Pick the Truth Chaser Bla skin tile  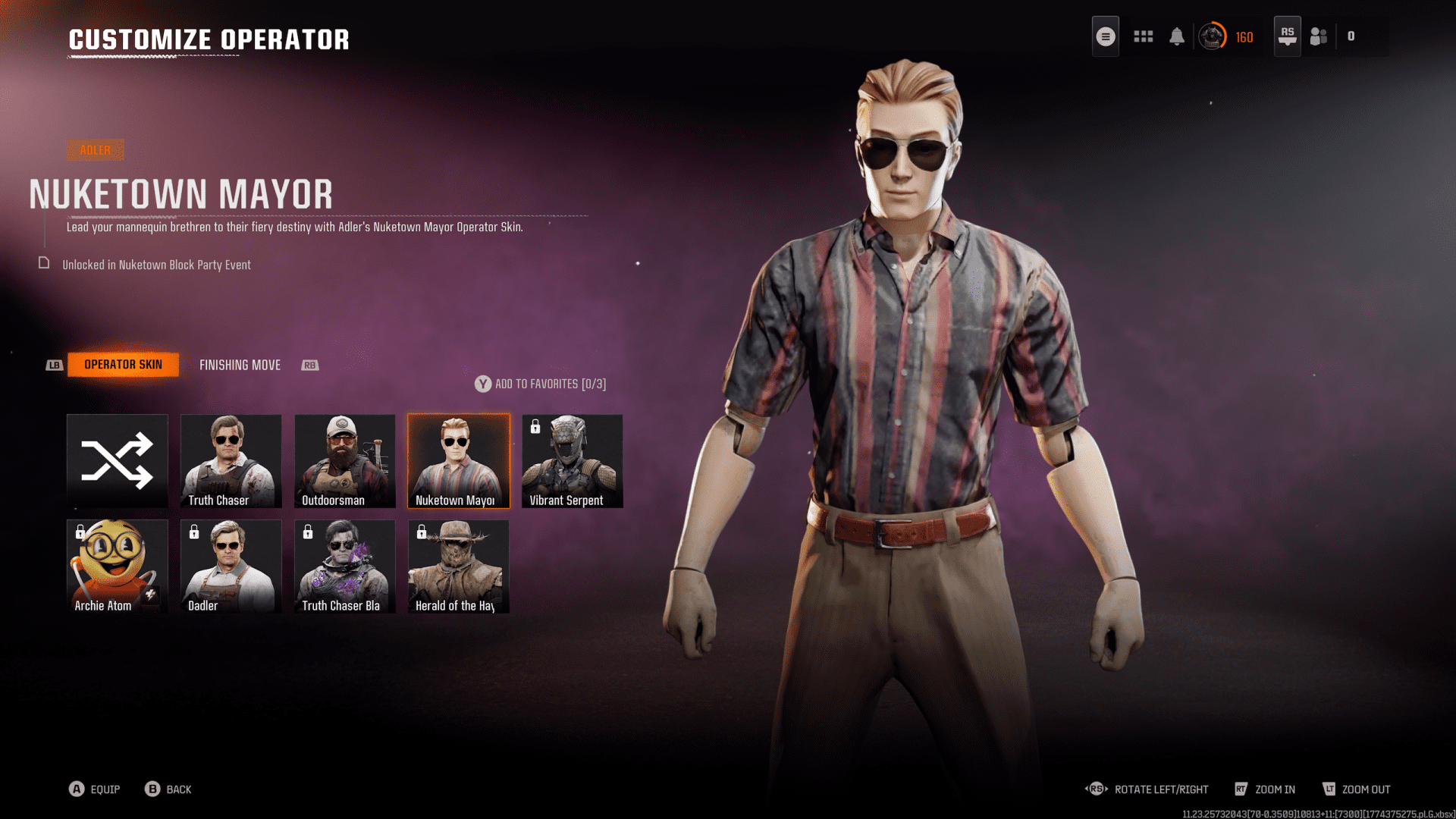[x=345, y=566]
